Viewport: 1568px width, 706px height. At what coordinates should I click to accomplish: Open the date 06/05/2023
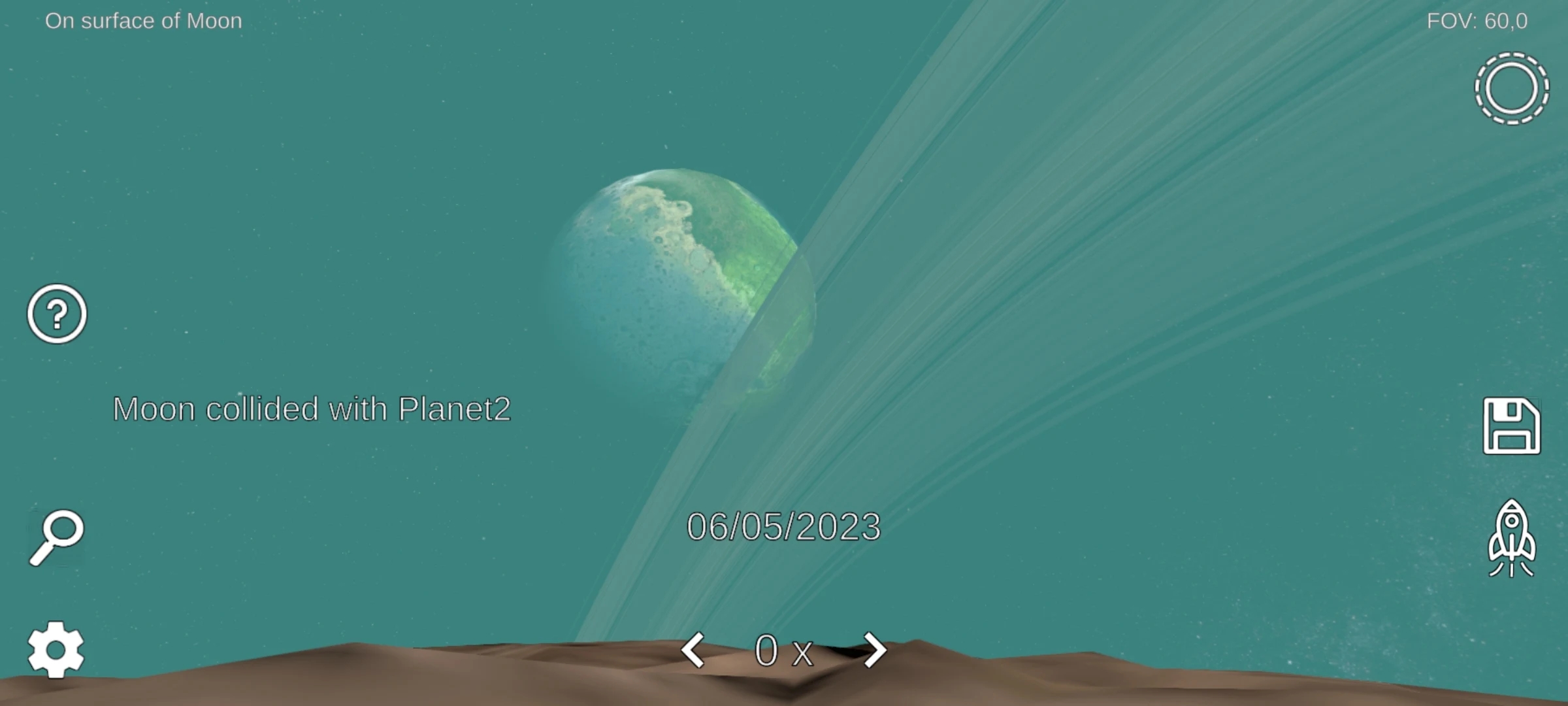click(x=785, y=526)
